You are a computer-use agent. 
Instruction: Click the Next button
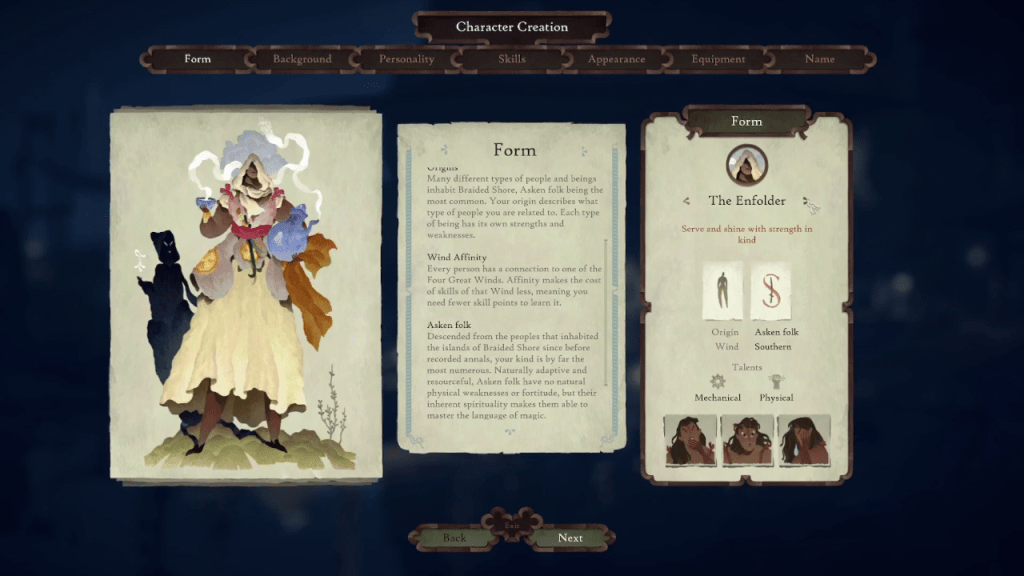tap(570, 538)
